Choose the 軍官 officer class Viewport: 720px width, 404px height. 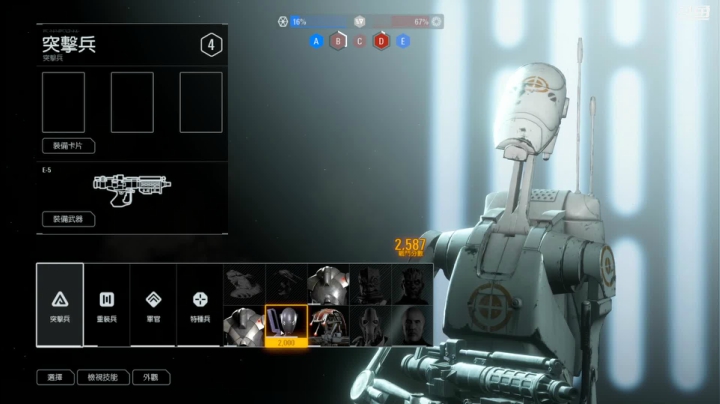153,304
